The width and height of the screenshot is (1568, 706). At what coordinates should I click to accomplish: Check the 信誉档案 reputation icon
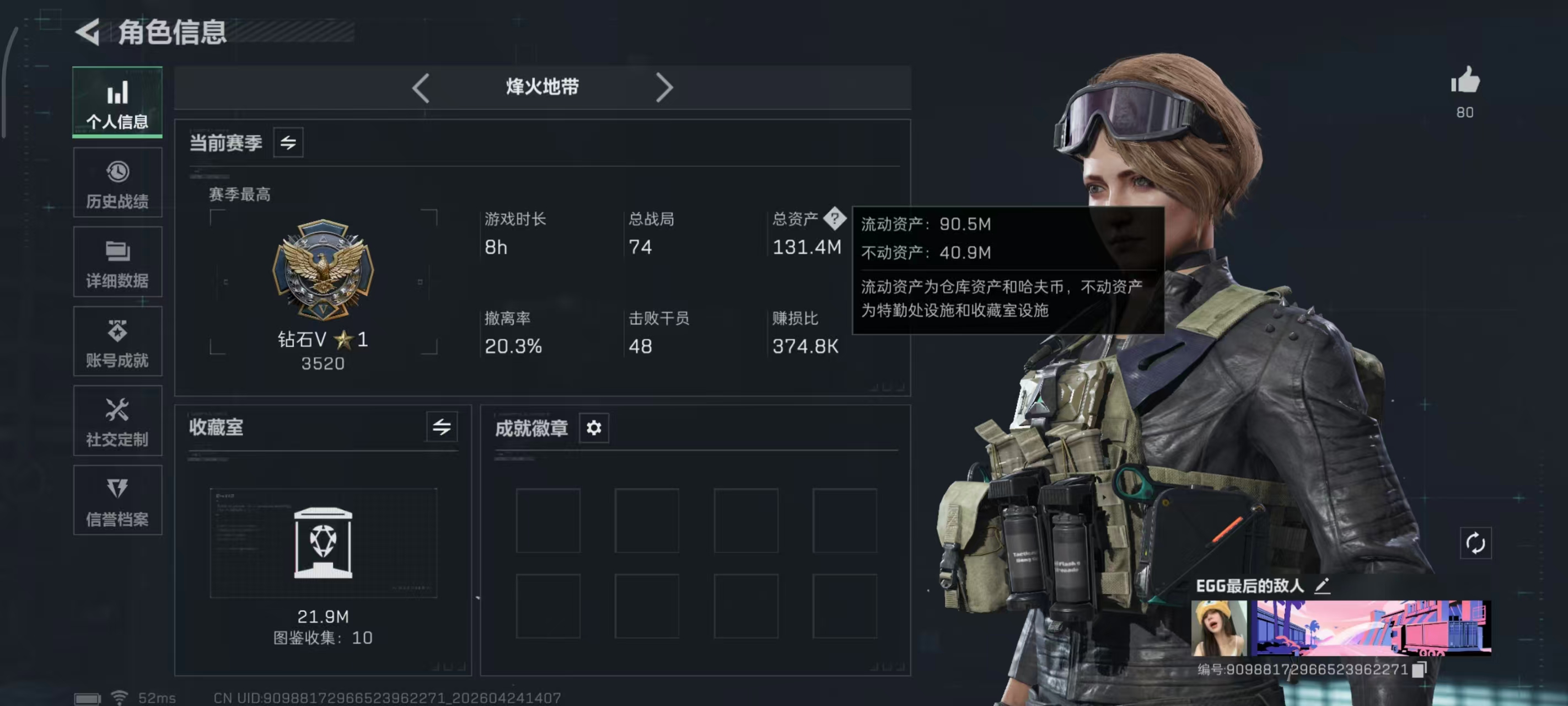[x=117, y=500]
